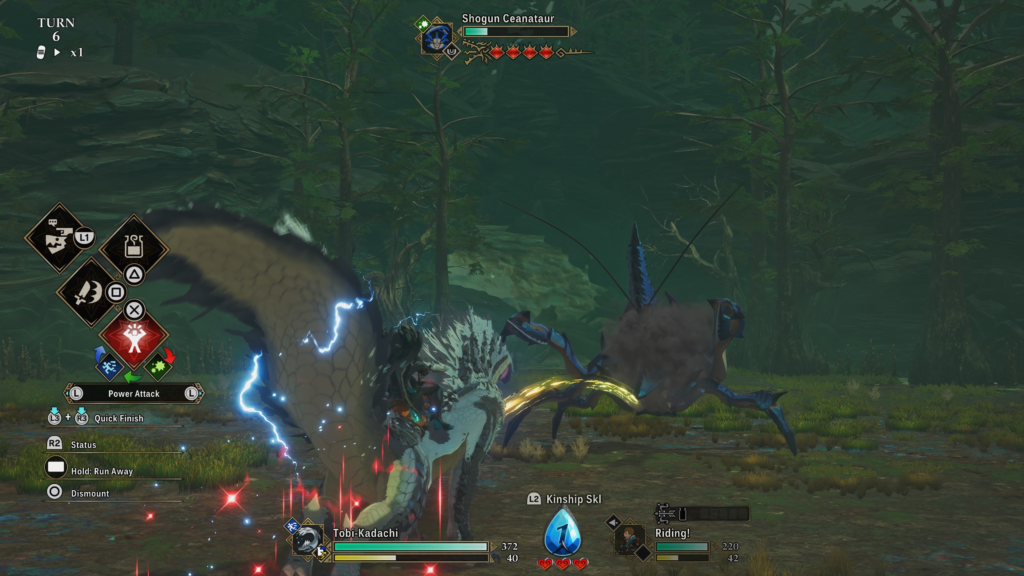Screen dimensions: 1024x576
Task: Select the Quick Finish option
Action: pos(118,418)
